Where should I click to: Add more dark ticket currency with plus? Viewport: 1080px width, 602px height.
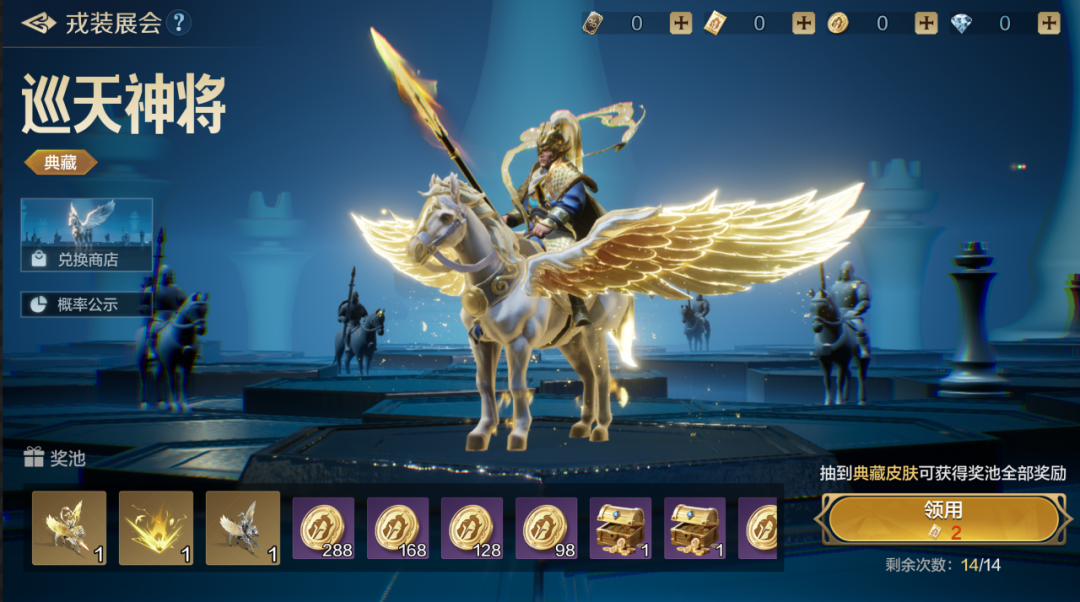[681, 23]
